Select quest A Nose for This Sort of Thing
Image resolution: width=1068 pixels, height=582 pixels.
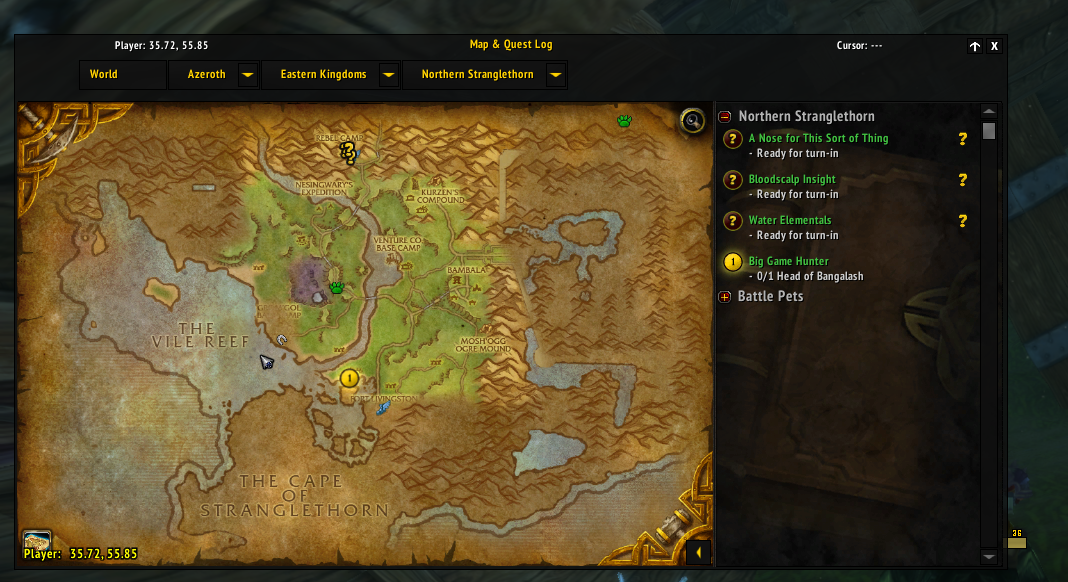click(818, 139)
